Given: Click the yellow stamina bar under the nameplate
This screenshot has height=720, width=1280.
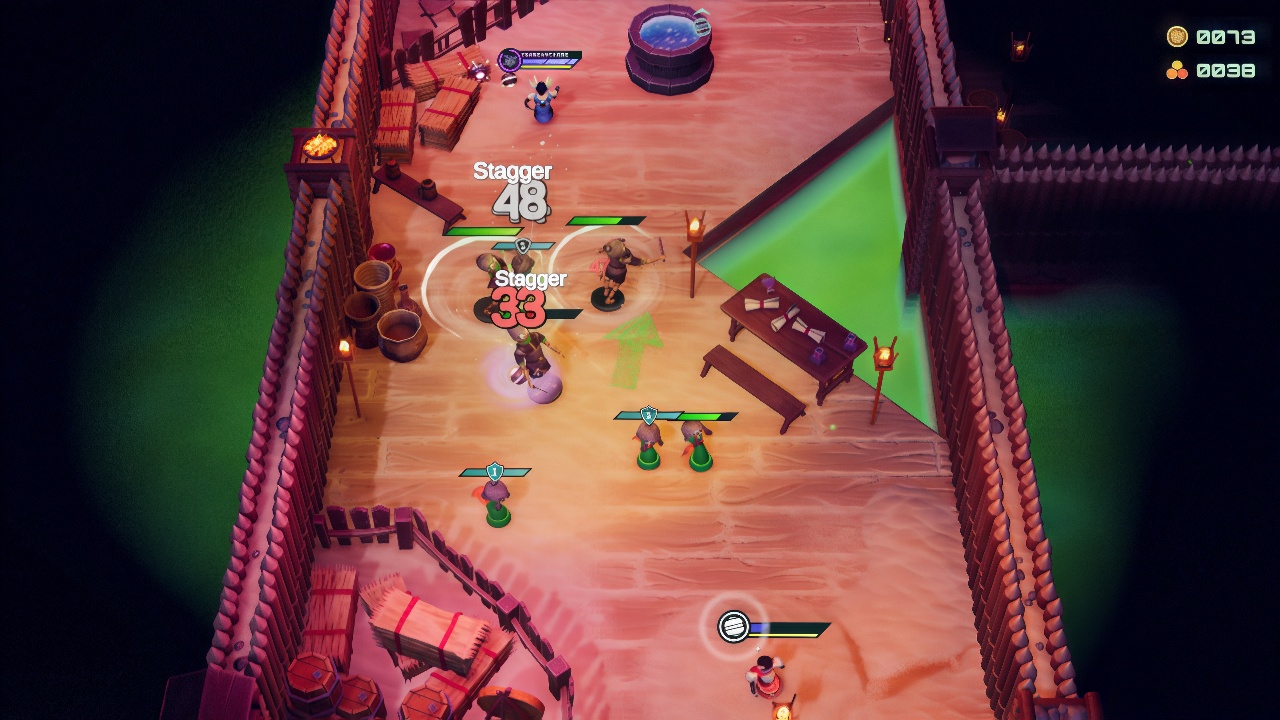Looking at the screenshot, I should (545, 68).
